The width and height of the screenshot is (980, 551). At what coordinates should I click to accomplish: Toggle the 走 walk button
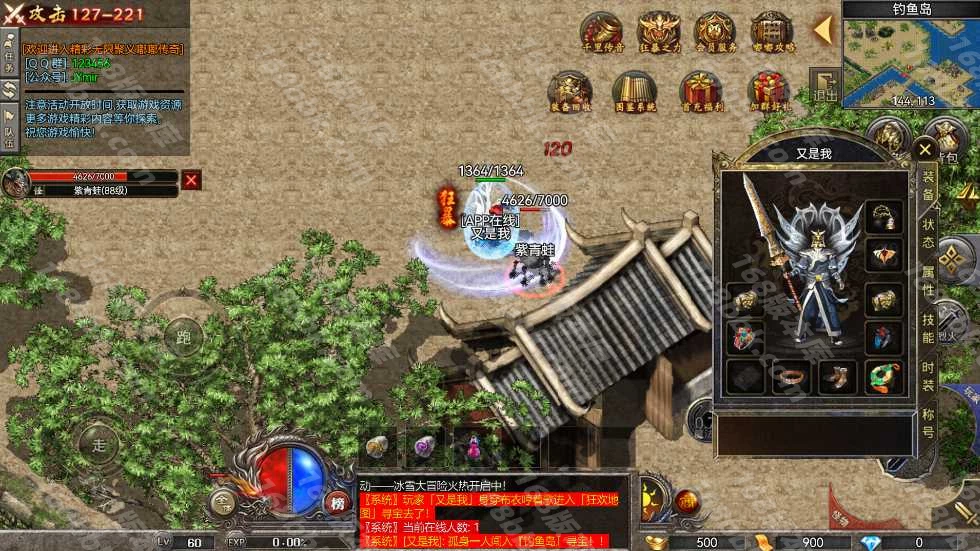(x=98, y=444)
